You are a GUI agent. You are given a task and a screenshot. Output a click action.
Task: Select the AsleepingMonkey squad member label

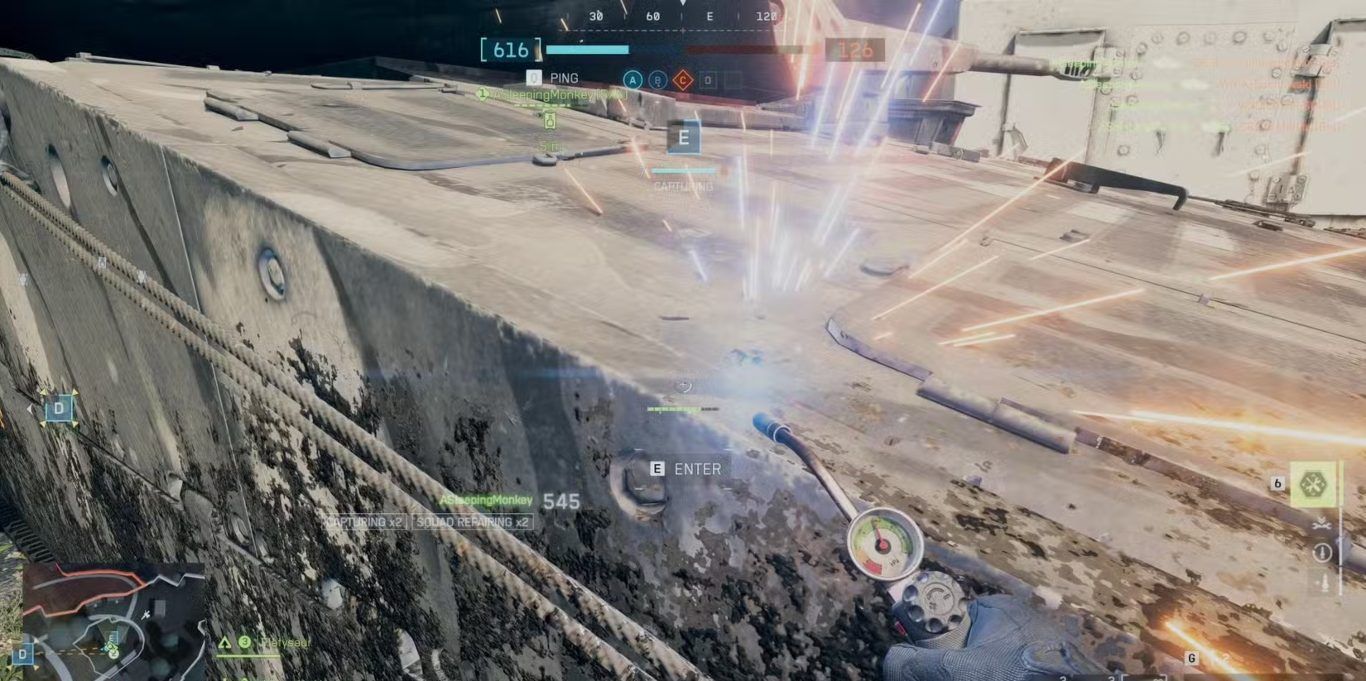point(485,500)
